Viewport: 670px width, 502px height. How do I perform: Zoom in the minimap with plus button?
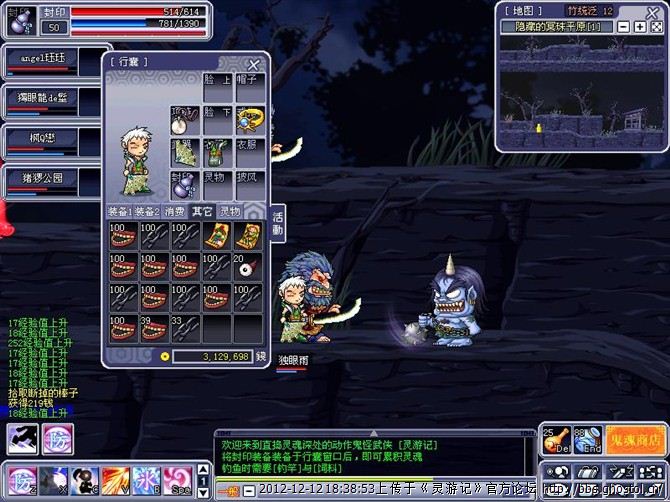[639, 26]
